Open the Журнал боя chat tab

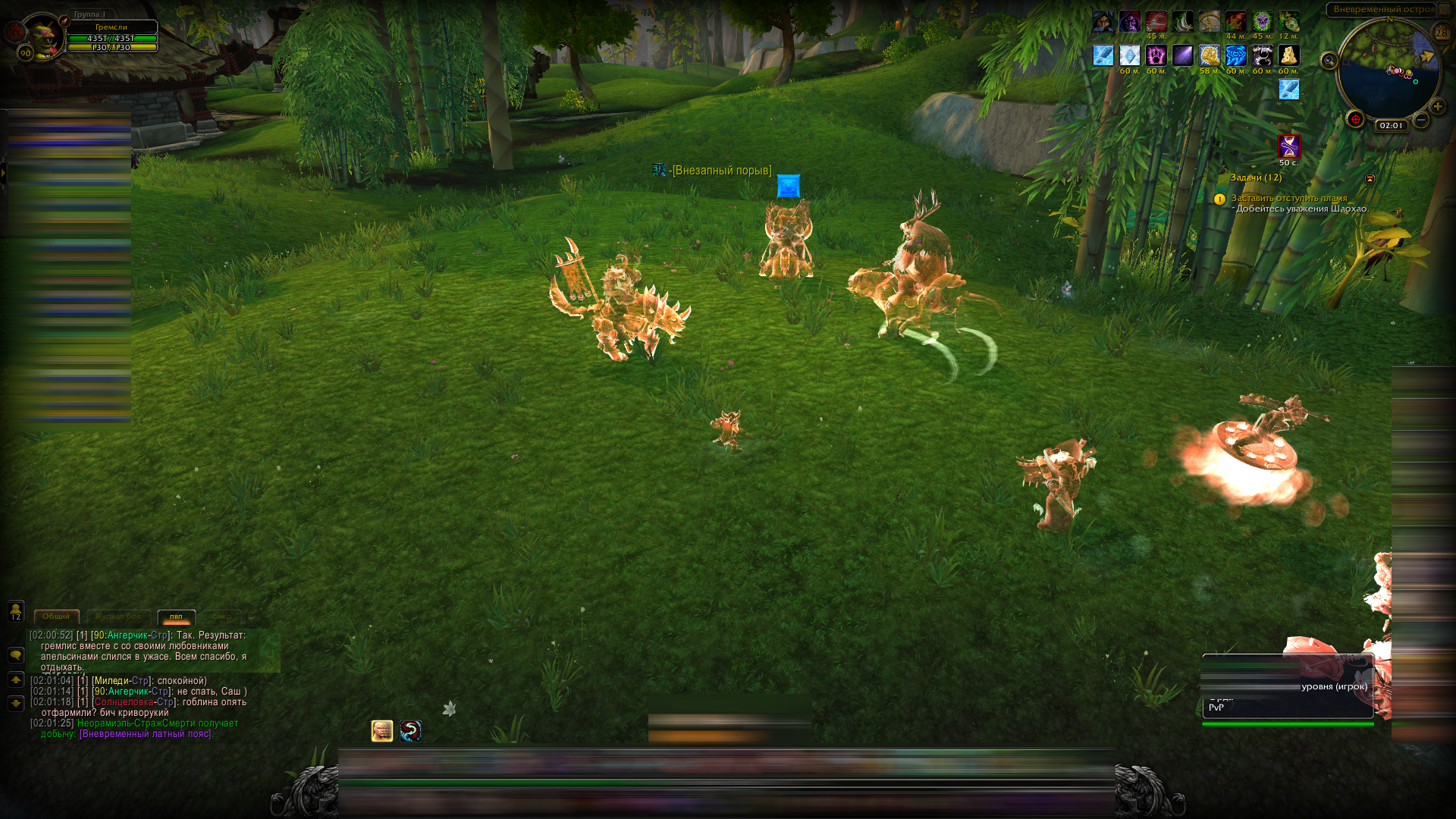118,617
